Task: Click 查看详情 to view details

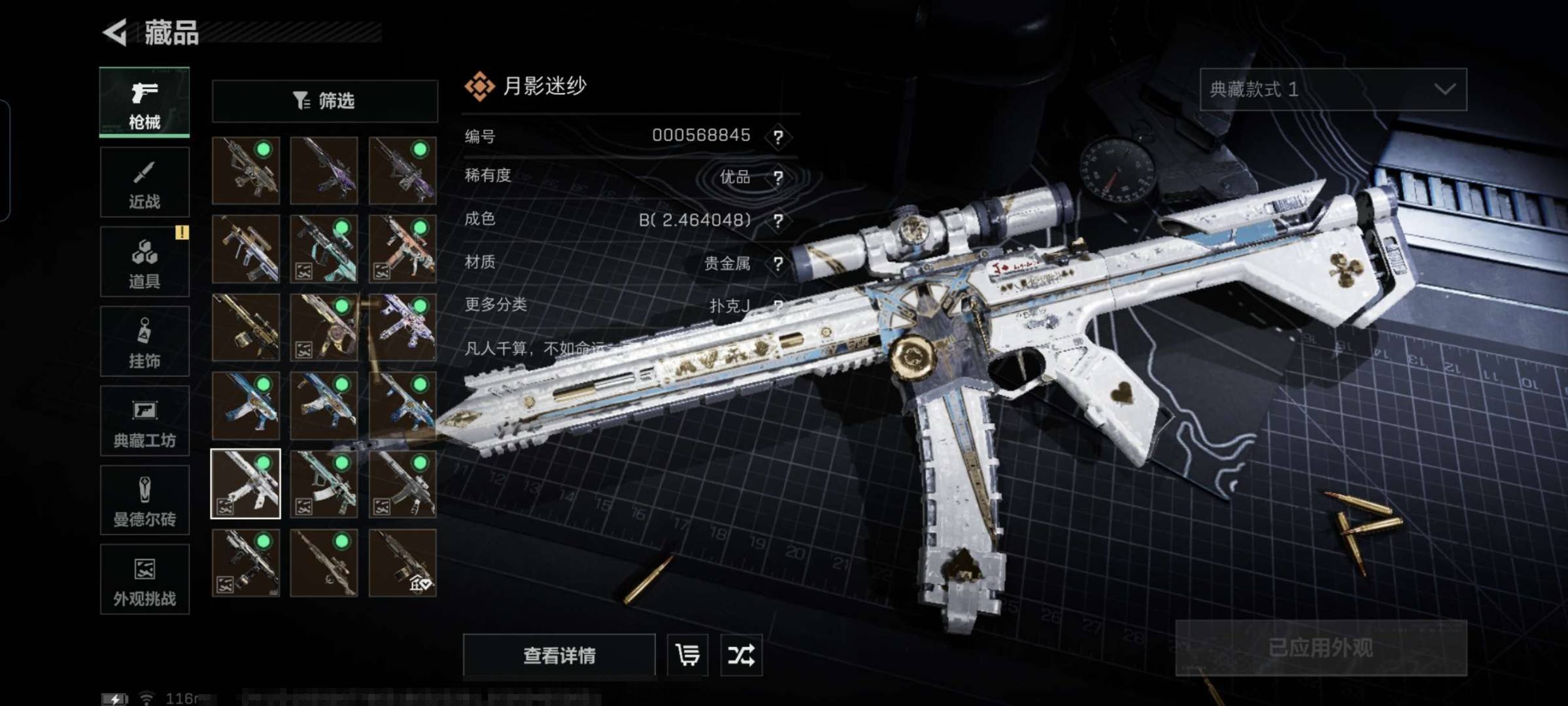Action: tap(559, 654)
